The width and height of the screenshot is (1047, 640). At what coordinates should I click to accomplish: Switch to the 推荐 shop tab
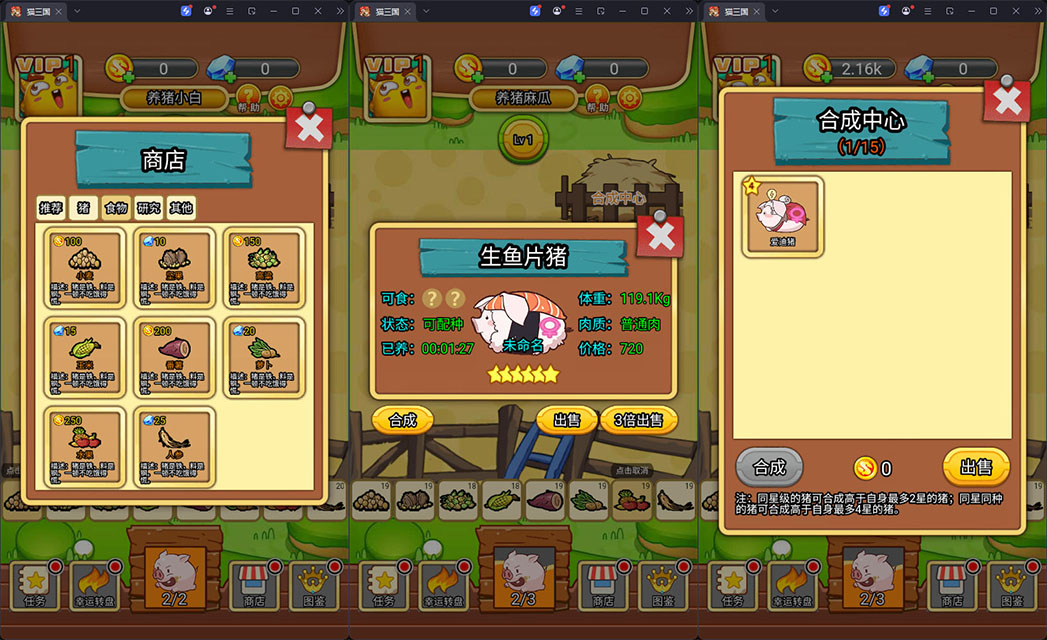click(51, 208)
